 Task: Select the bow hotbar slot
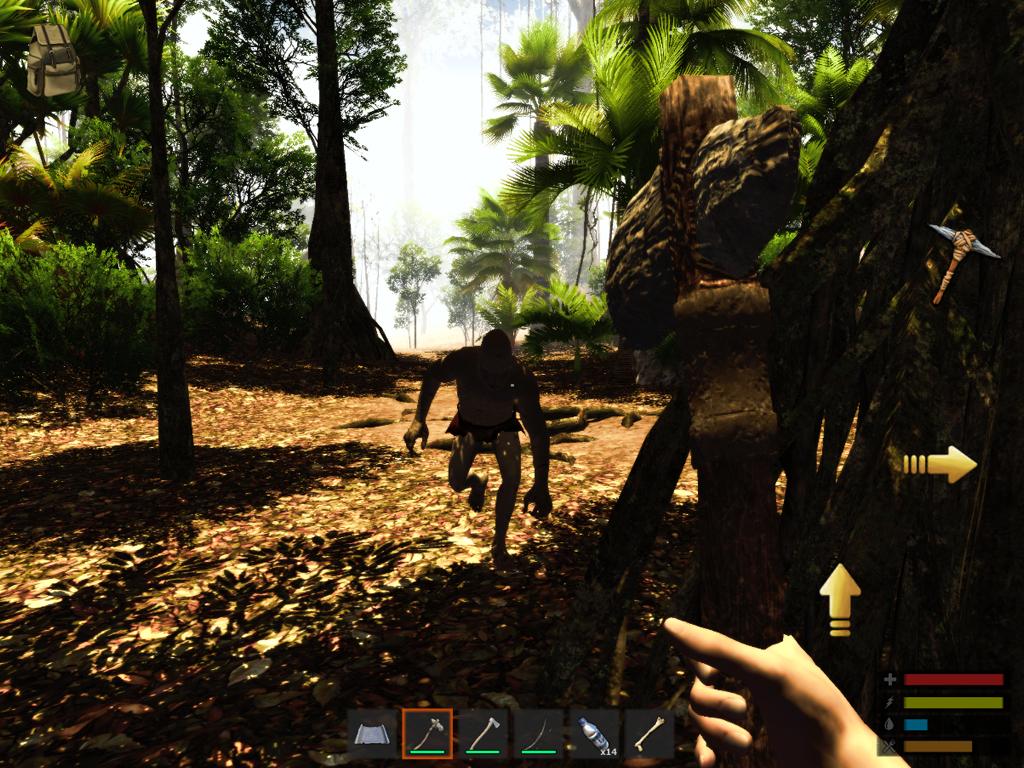tap(538, 735)
